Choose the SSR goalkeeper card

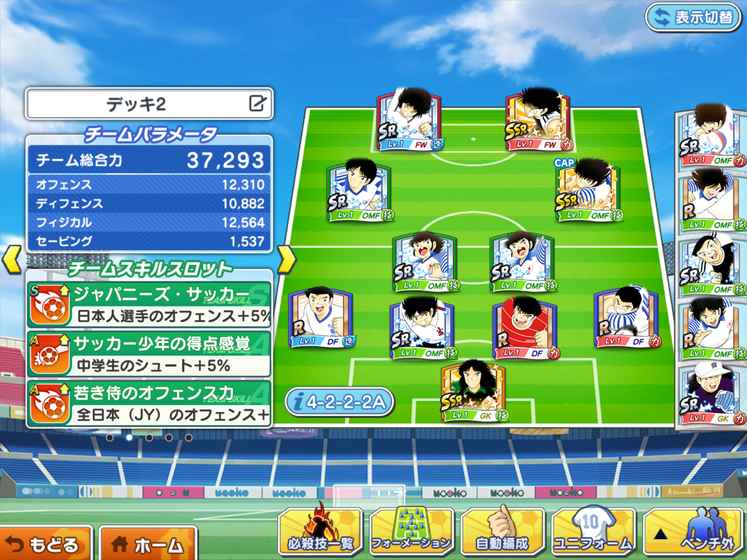[x=471, y=390]
